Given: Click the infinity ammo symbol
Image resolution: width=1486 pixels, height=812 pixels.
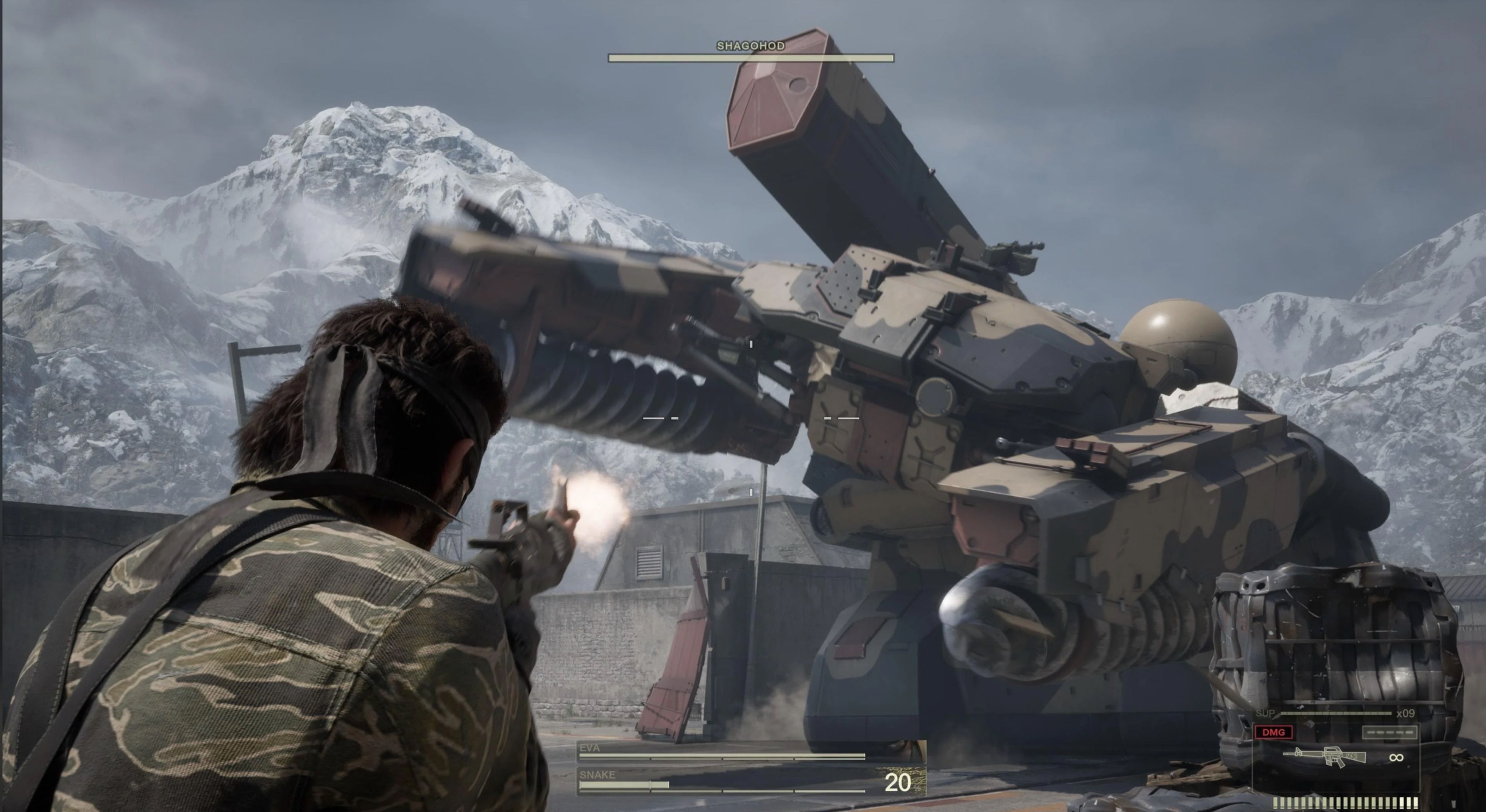Looking at the screenshot, I should click(x=1396, y=758).
